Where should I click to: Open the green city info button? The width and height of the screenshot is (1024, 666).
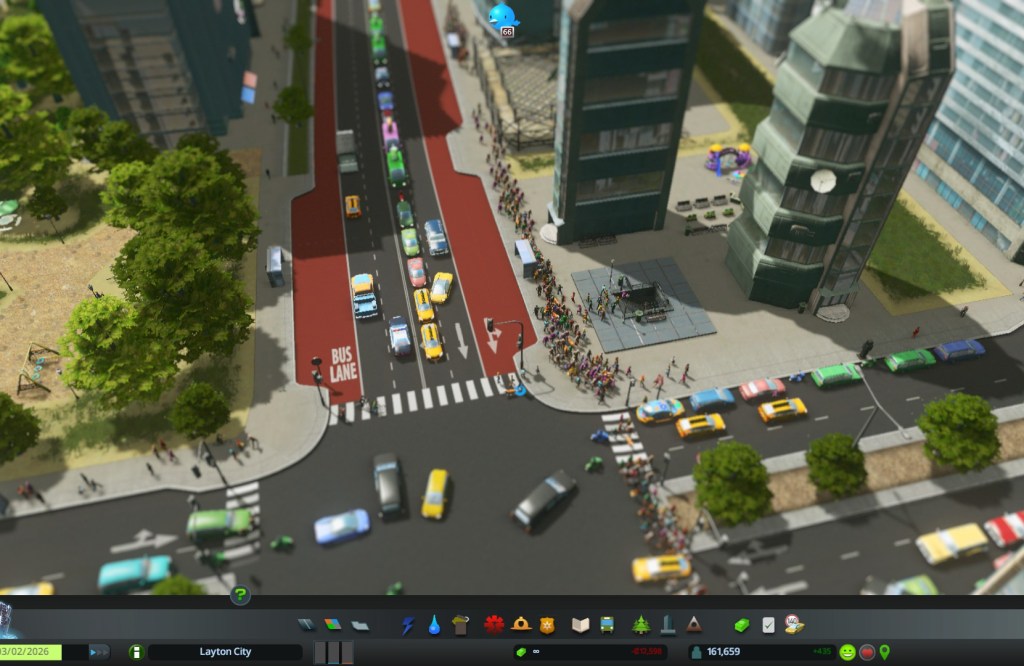(x=136, y=652)
